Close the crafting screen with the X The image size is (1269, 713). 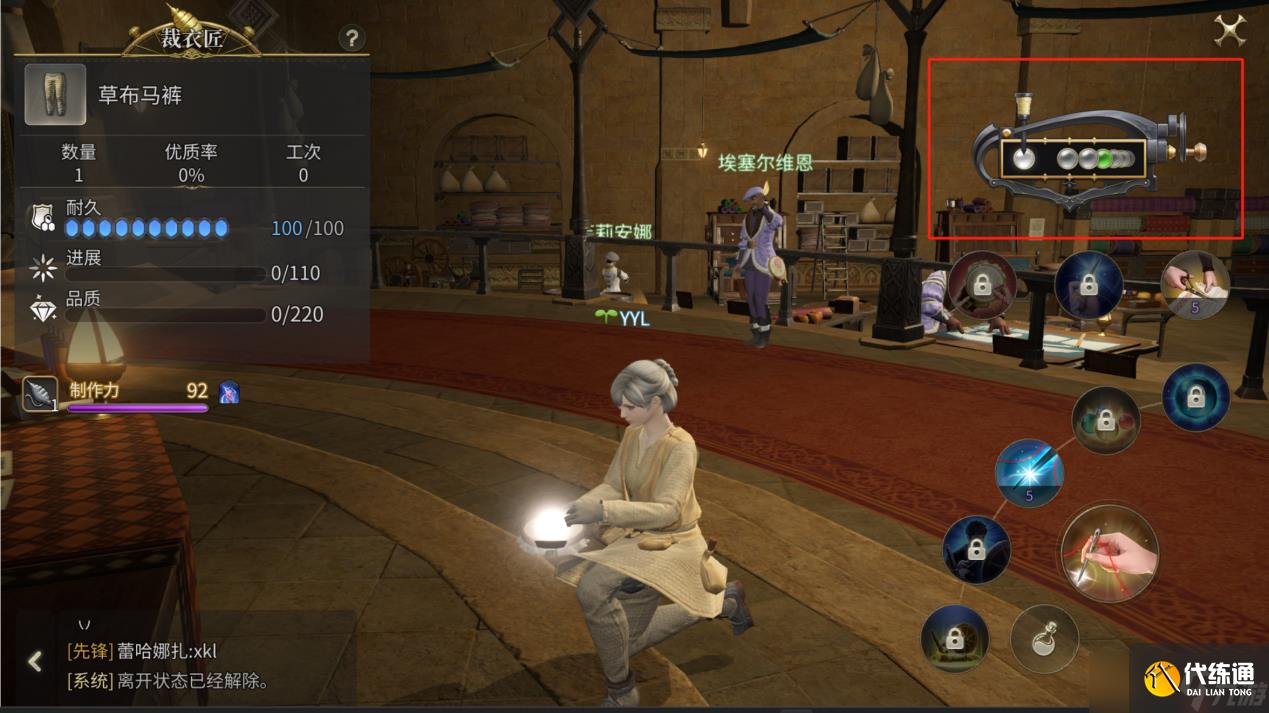tap(1229, 31)
